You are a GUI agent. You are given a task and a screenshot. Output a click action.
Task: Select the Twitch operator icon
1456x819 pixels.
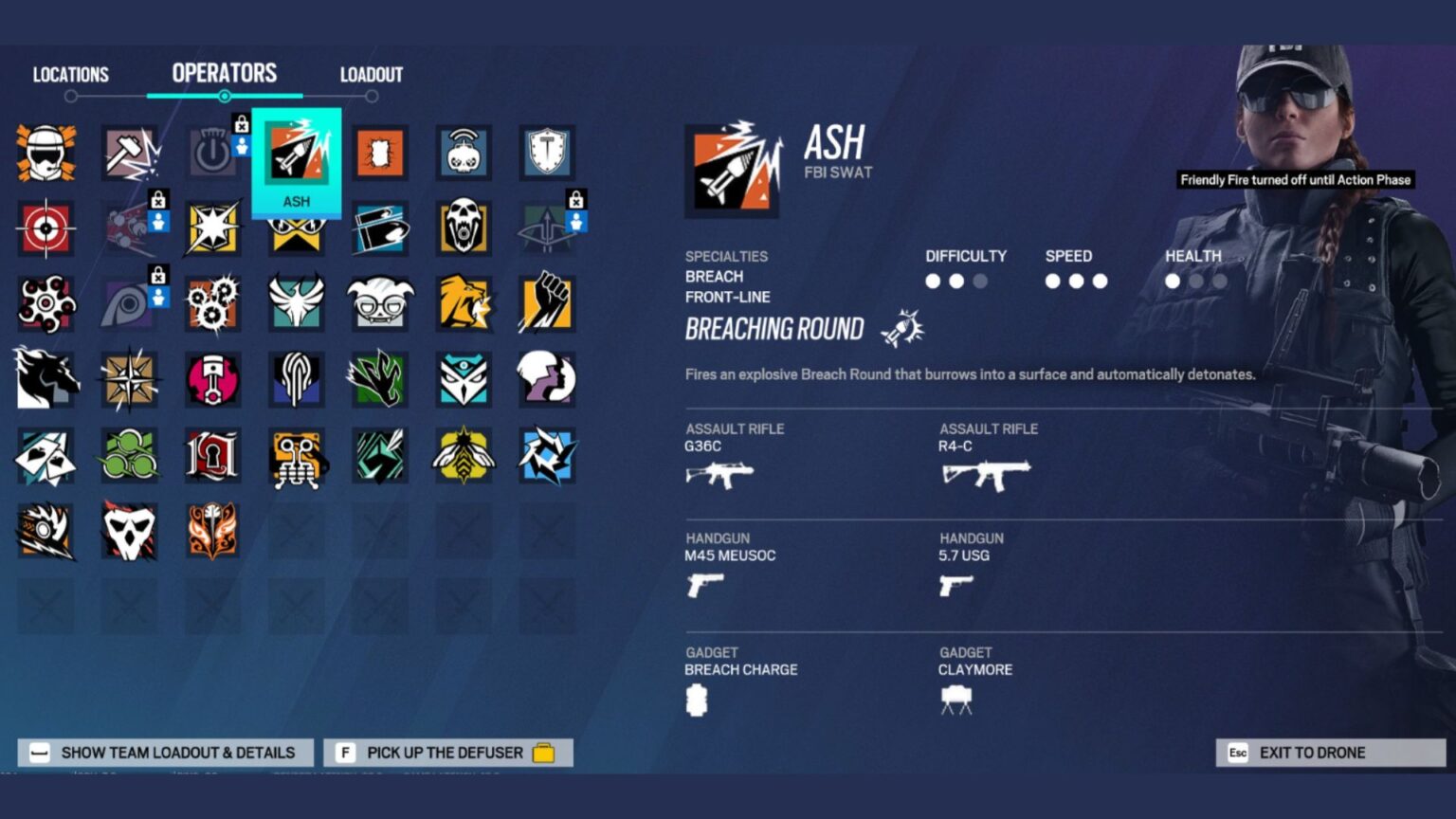464,153
